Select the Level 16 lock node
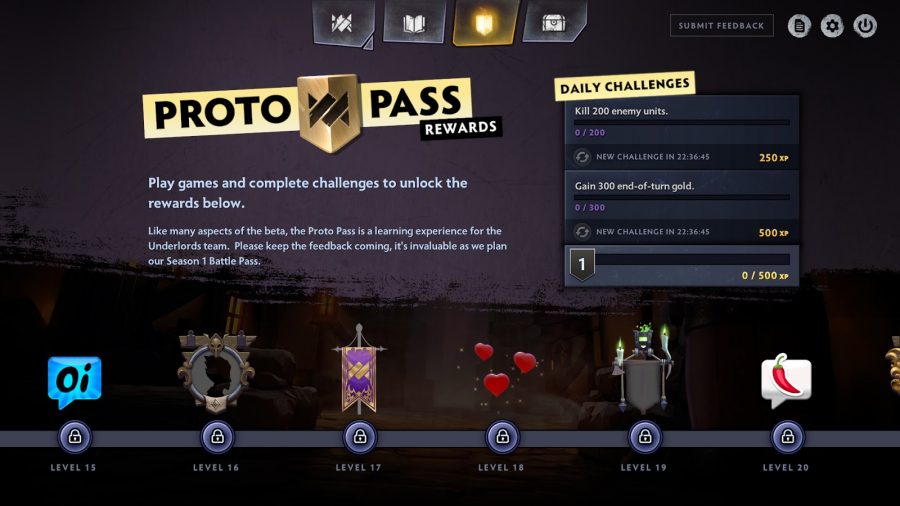 tap(217, 437)
